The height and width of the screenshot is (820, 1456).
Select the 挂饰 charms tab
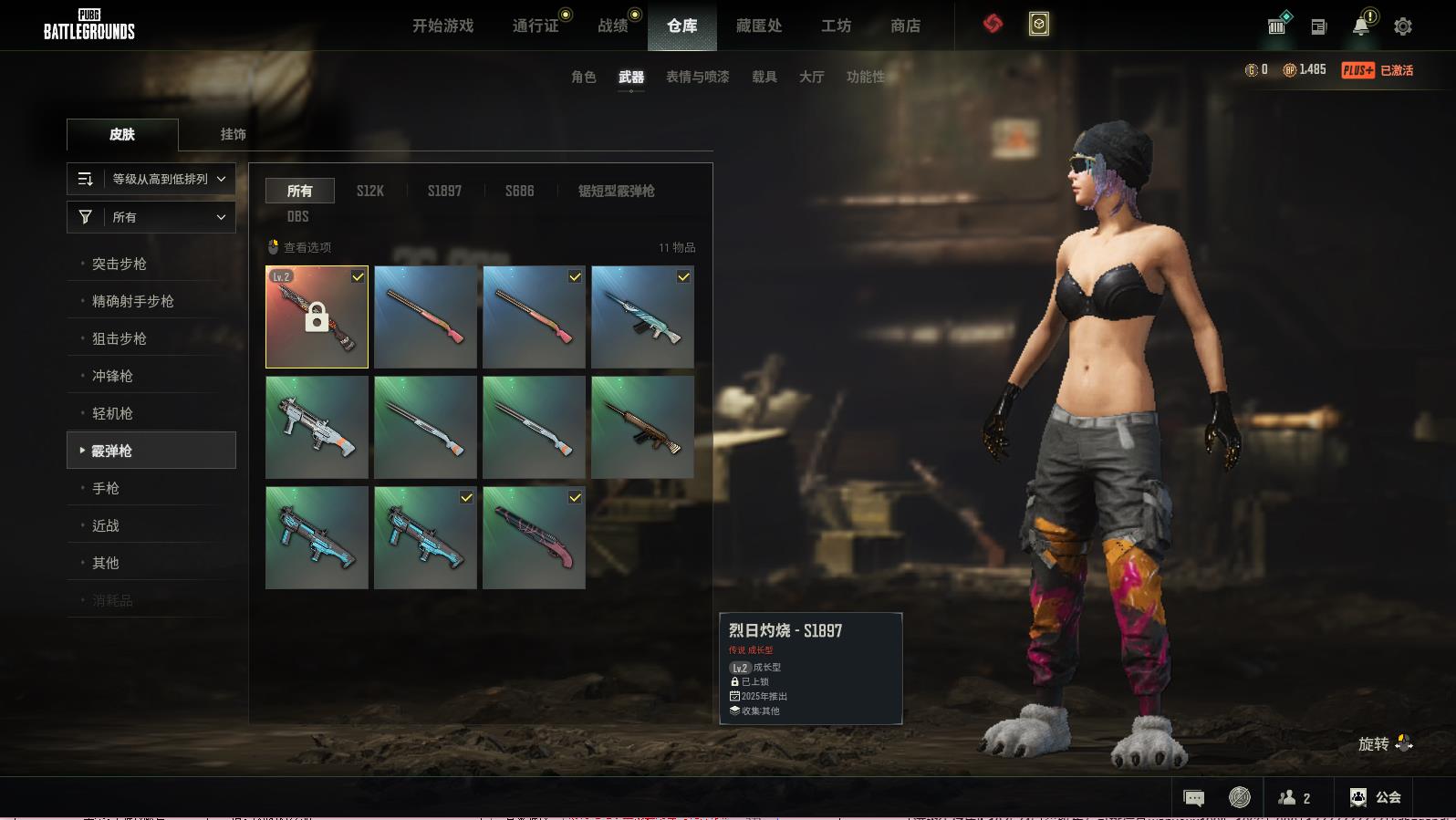pos(233,134)
